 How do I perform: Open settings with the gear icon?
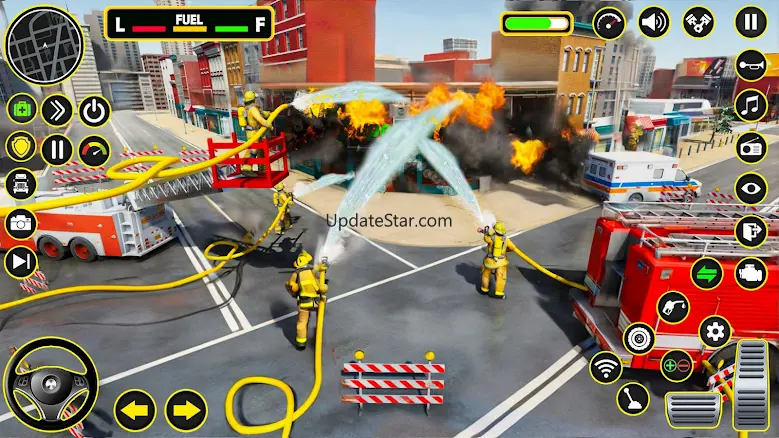(x=714, y=331)
